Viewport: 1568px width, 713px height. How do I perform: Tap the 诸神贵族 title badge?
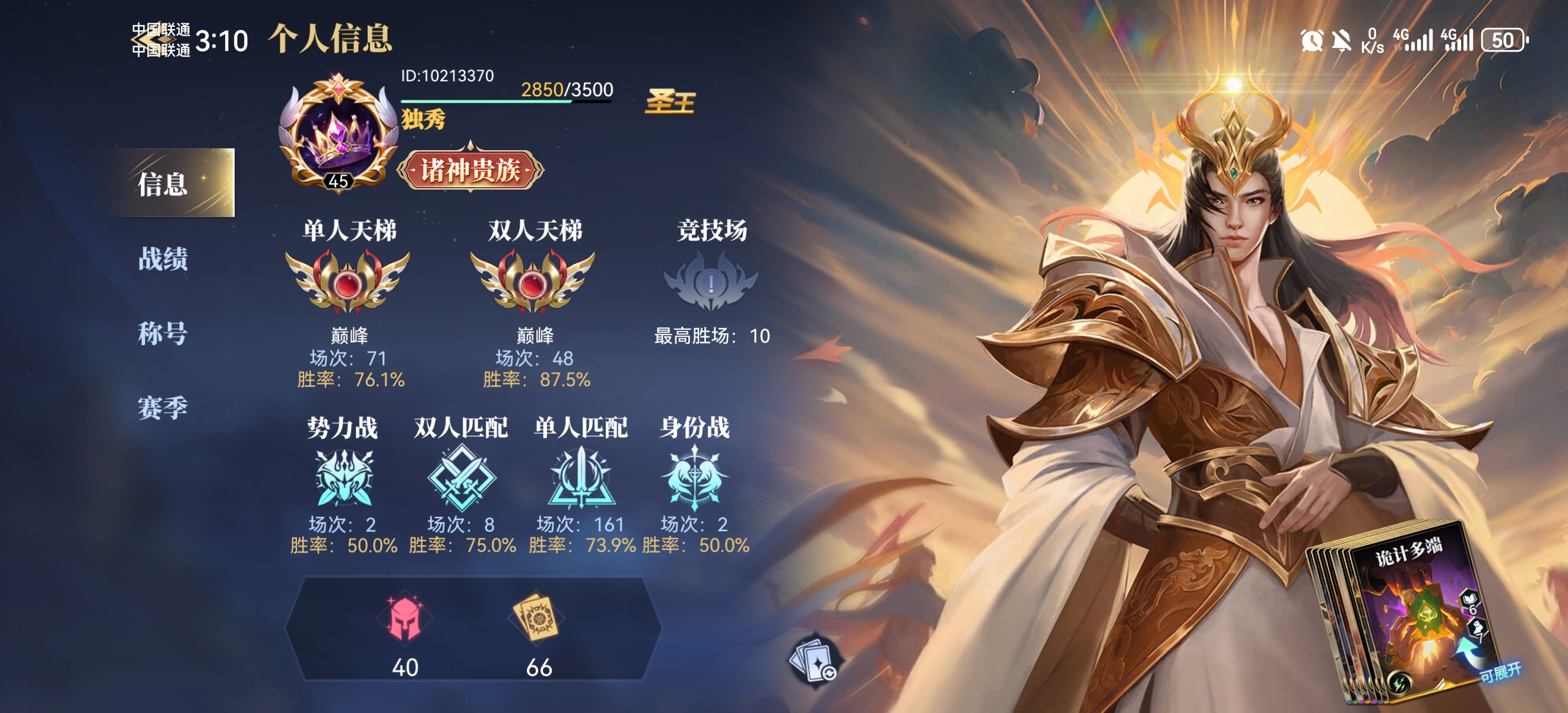[x=470, y=170]
